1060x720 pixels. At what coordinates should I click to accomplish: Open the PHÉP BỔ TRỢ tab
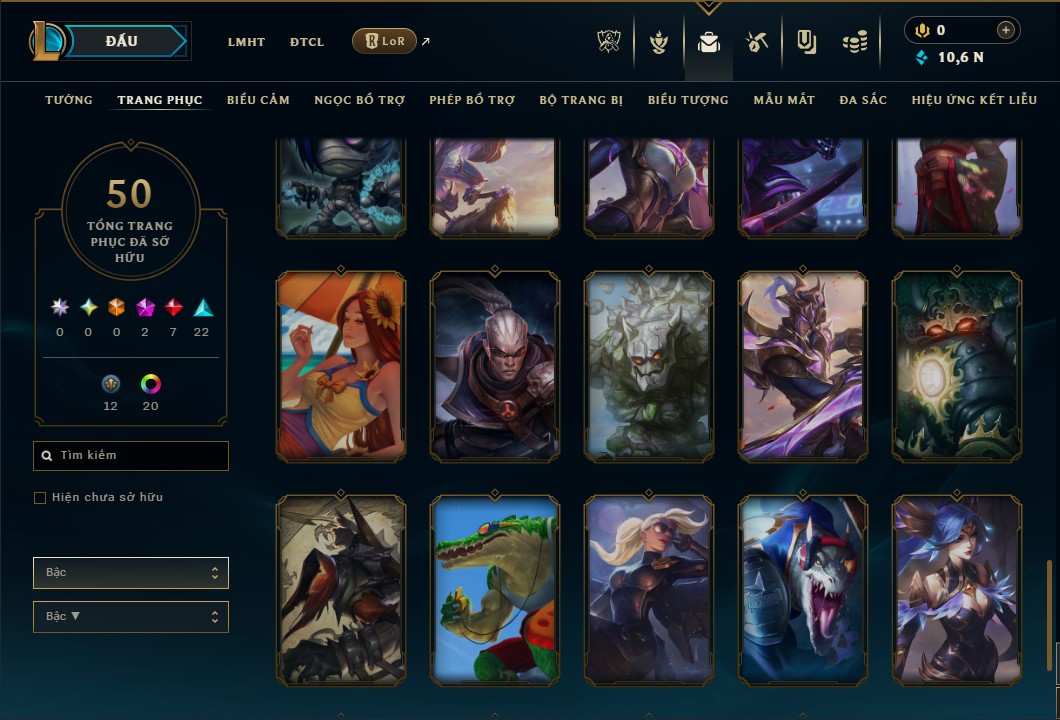(472, 100)
